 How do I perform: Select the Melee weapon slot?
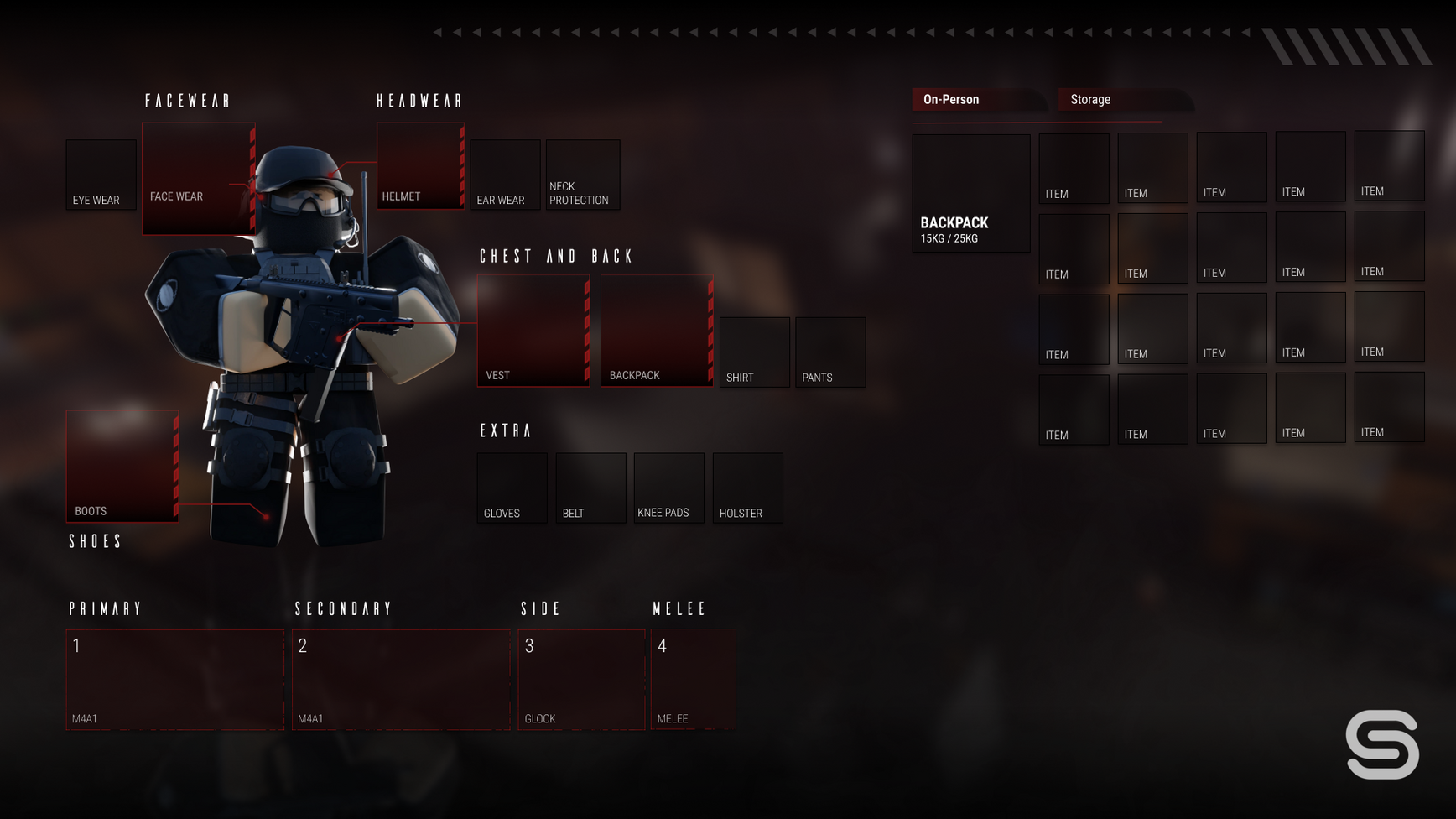point(694,680)
